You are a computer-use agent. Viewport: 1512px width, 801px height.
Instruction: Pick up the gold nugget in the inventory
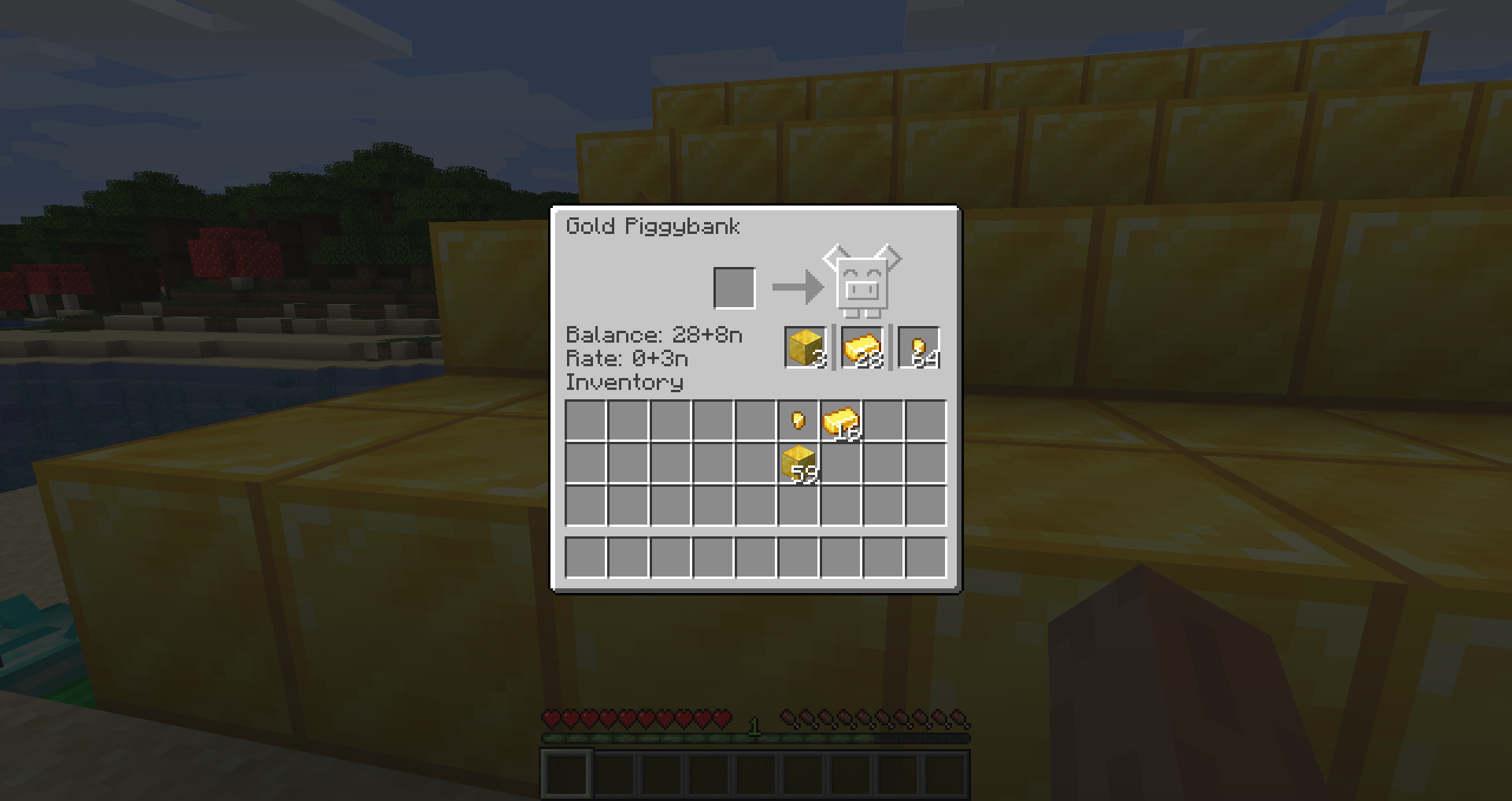pyautogui.click(x=797, y=421)
